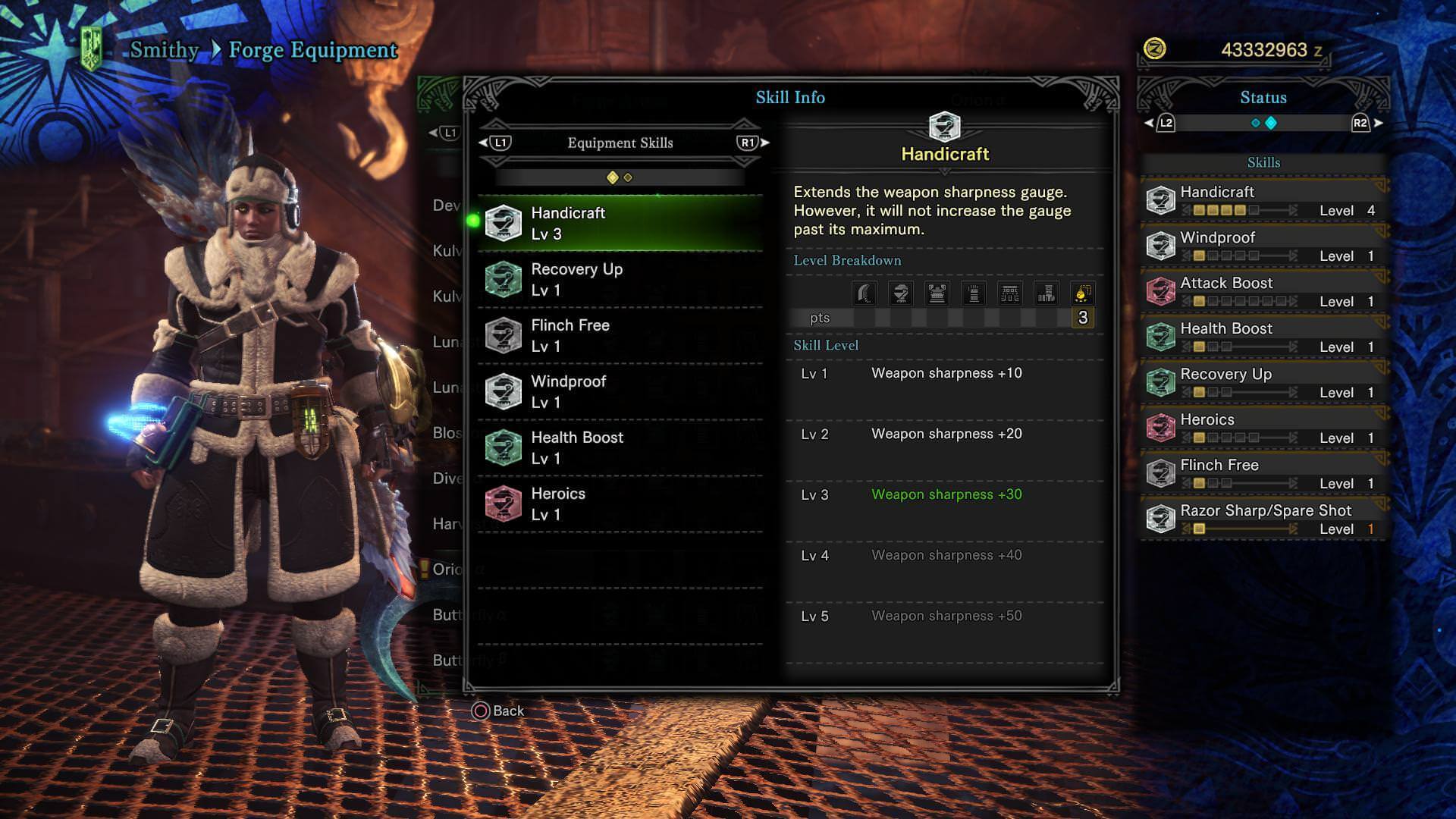Select Handicraft Lv 3 in equipment skills

(620, 223)
